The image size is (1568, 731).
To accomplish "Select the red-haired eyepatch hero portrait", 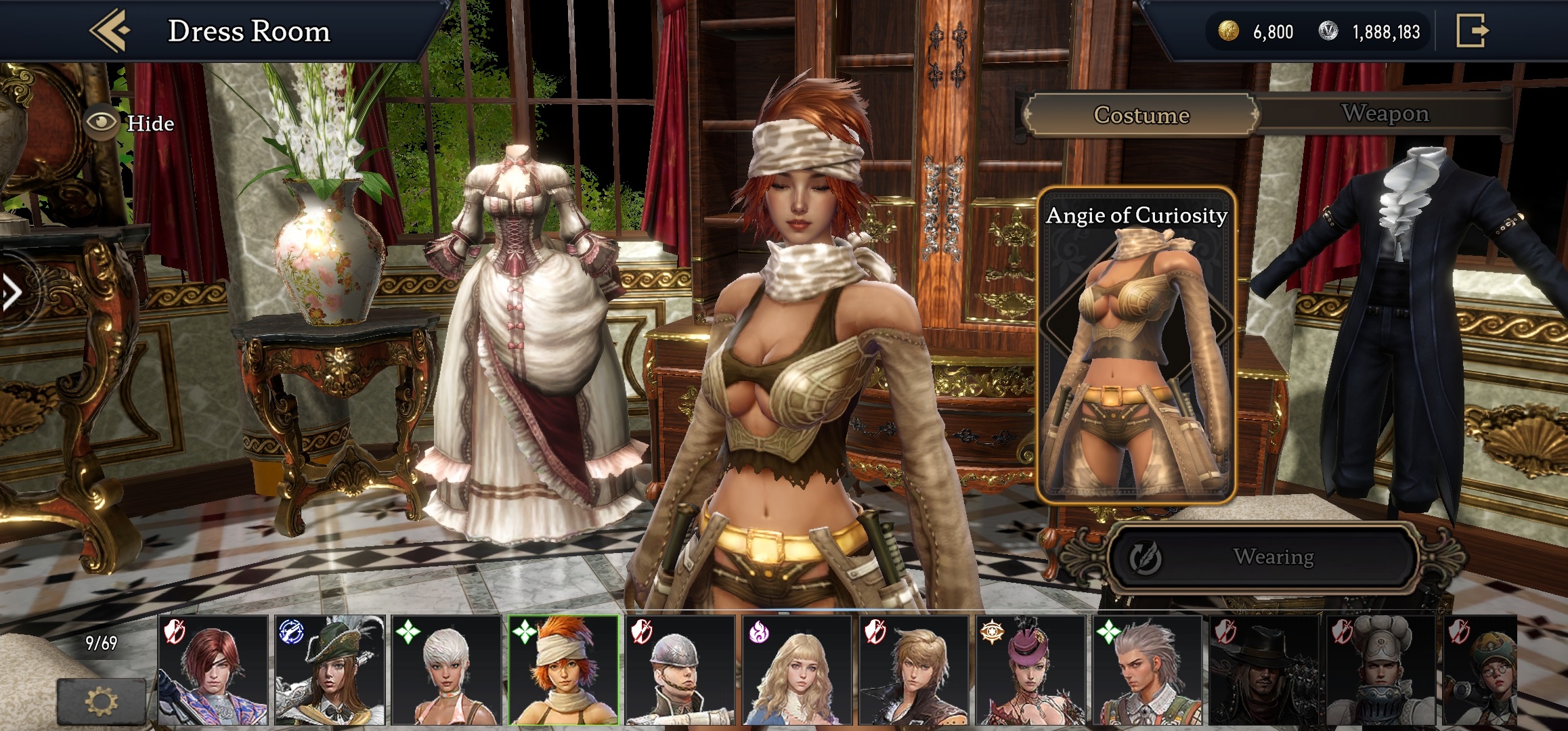I will [213, 670].
